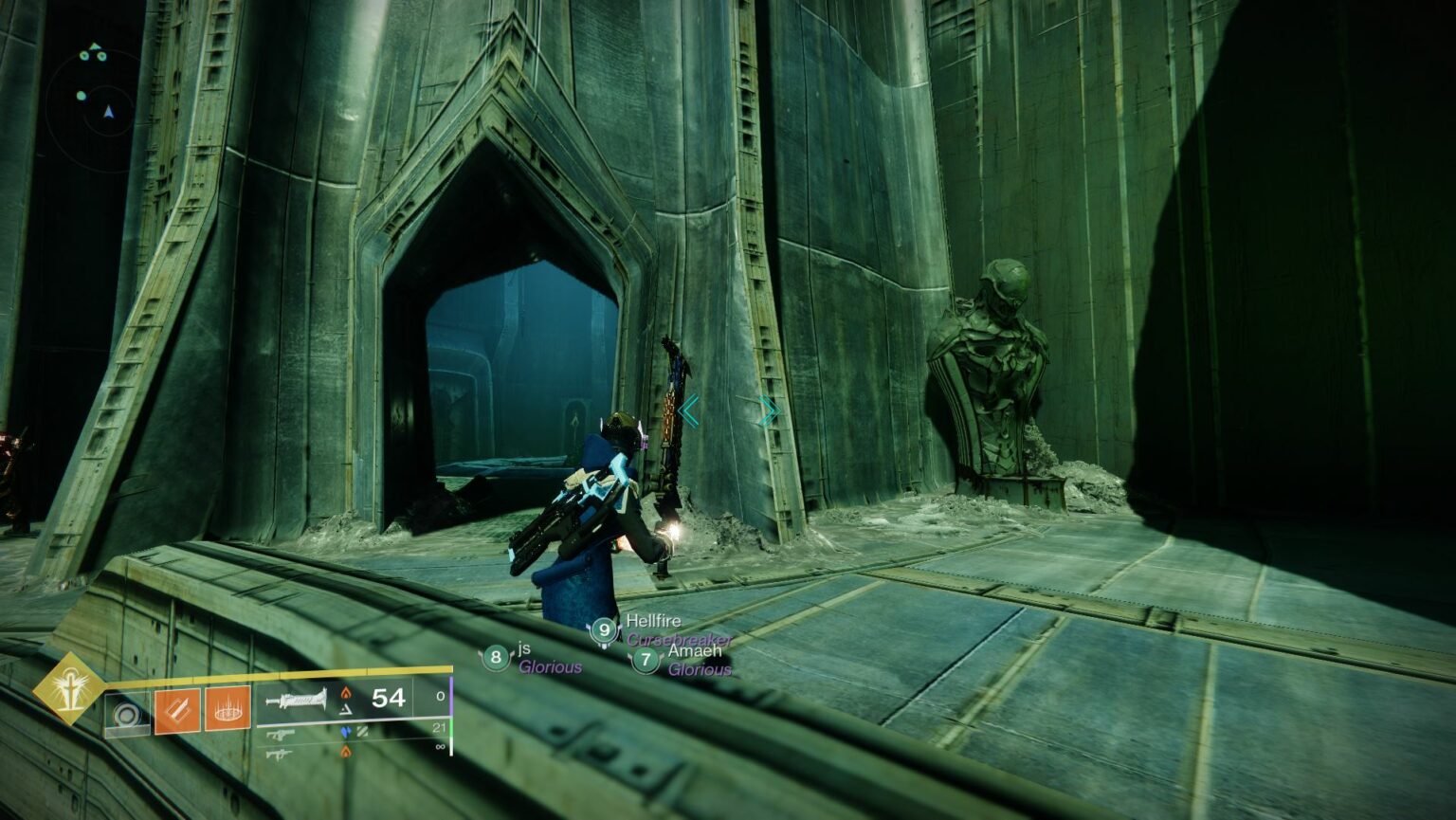The width and height of the screenshot is (1456, 820).
Task: Click the submachine gun icon in bottom slot
Action: point(280,756)
